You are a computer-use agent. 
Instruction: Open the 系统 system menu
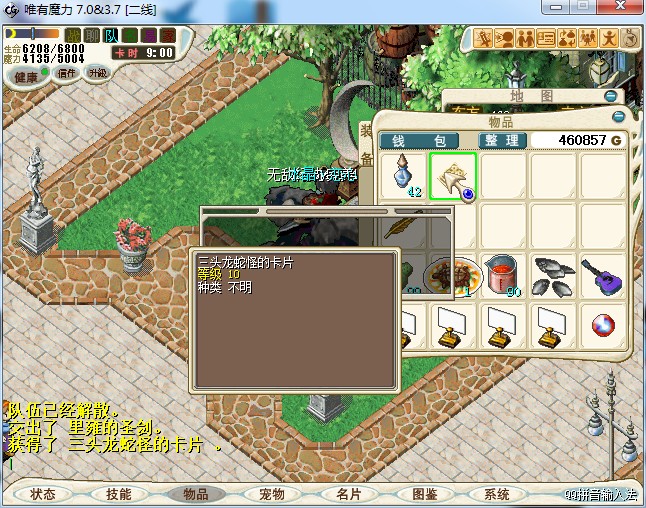coord(497,494)
